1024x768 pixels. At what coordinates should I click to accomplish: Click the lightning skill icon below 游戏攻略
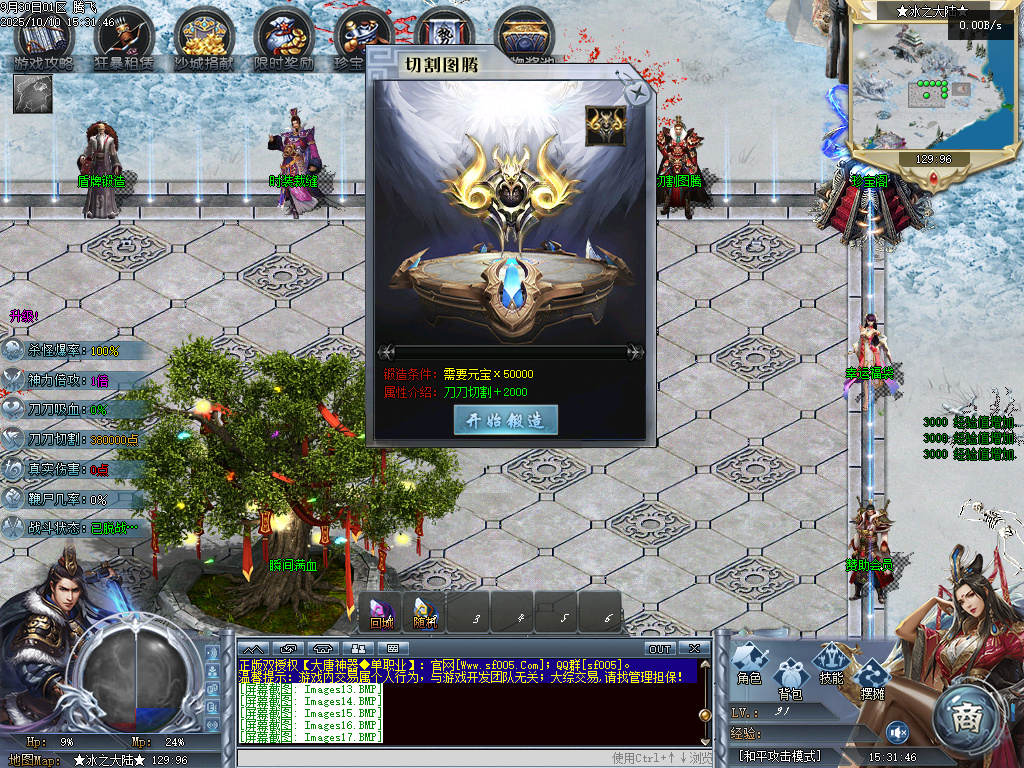point(32,93)
